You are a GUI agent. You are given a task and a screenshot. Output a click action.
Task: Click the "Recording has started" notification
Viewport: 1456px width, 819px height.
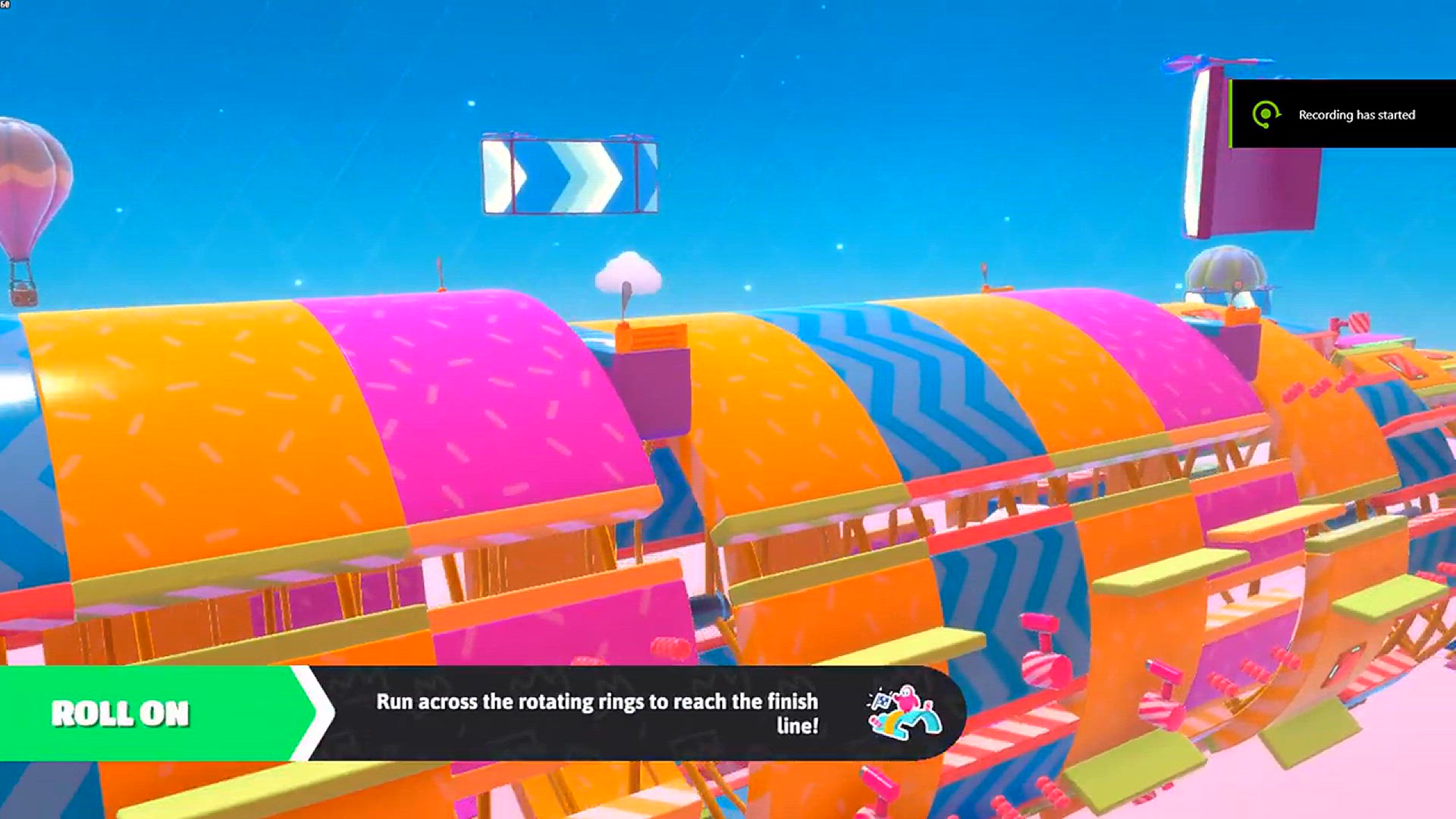tap(1342, 115)
